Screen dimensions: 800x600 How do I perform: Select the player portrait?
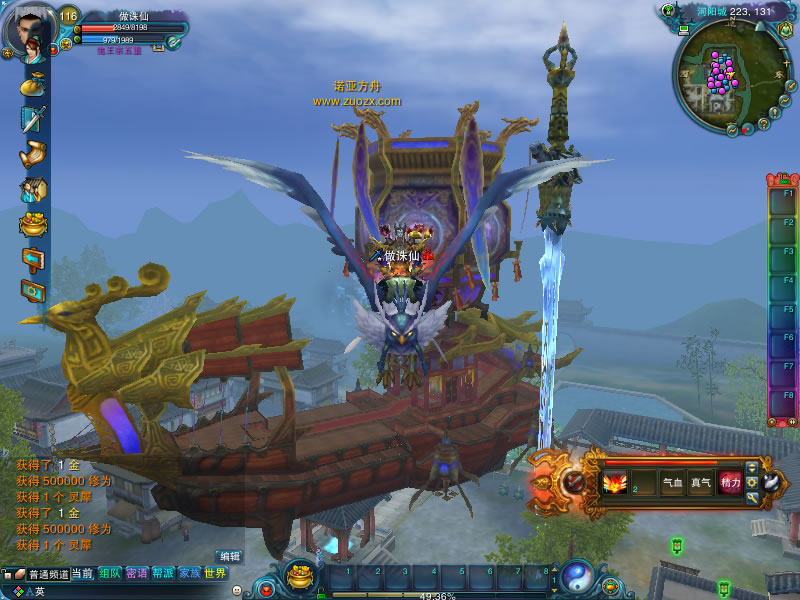[27, 28]
